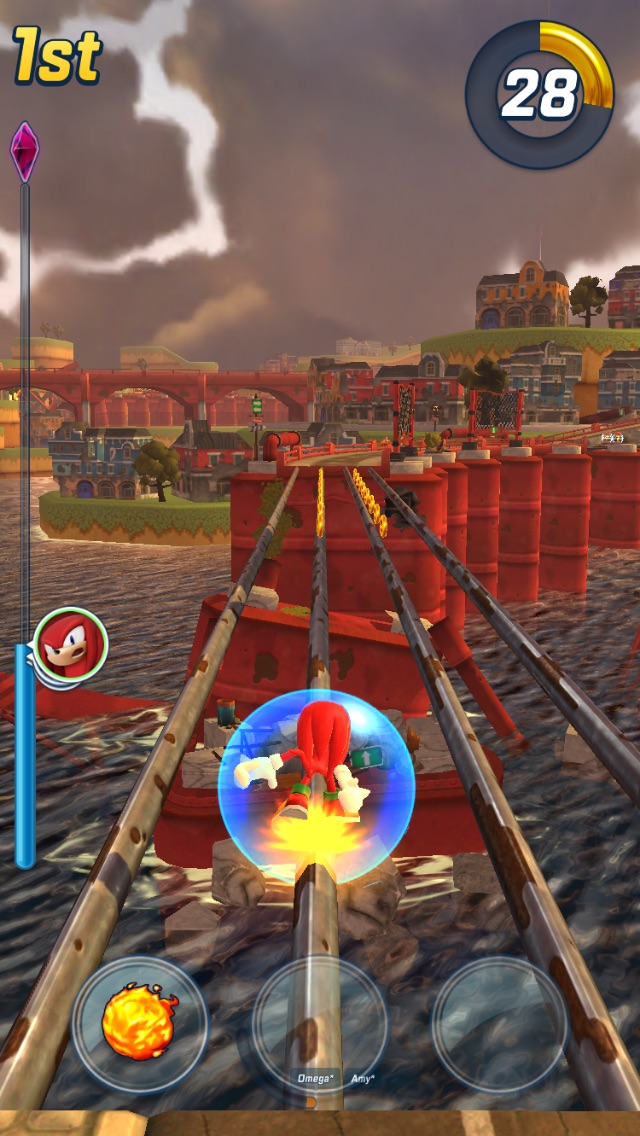Activate the fireball item slot
640x1136 pixels.
(x=139, y=1023)
